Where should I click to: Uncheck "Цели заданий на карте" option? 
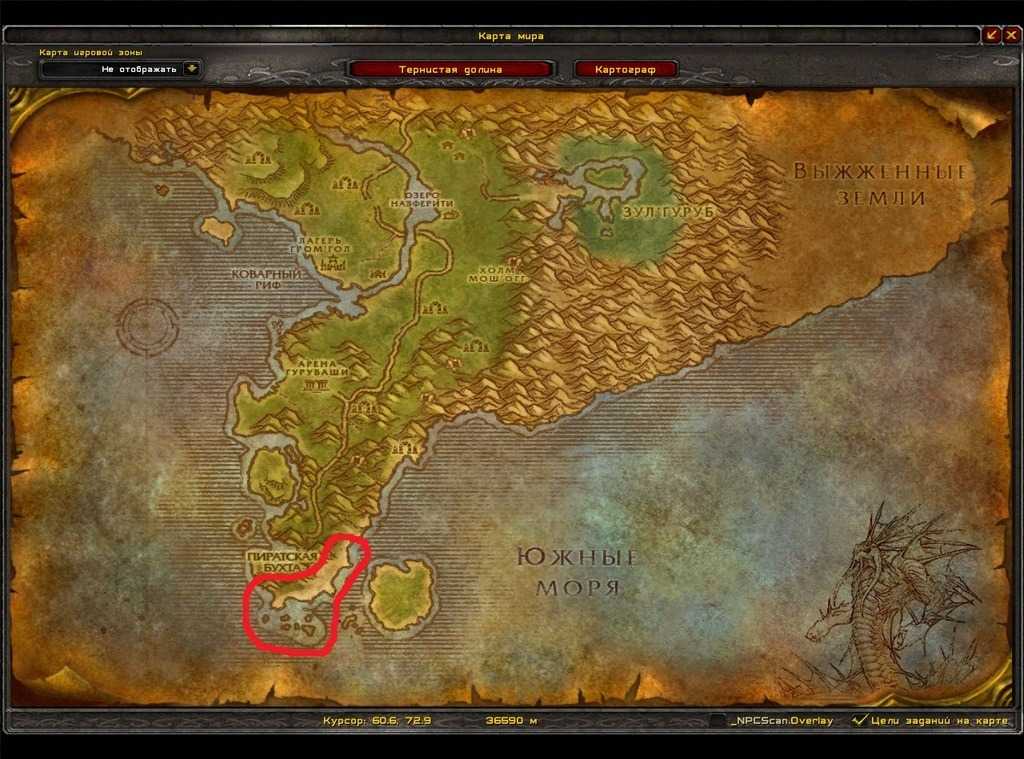858,720
